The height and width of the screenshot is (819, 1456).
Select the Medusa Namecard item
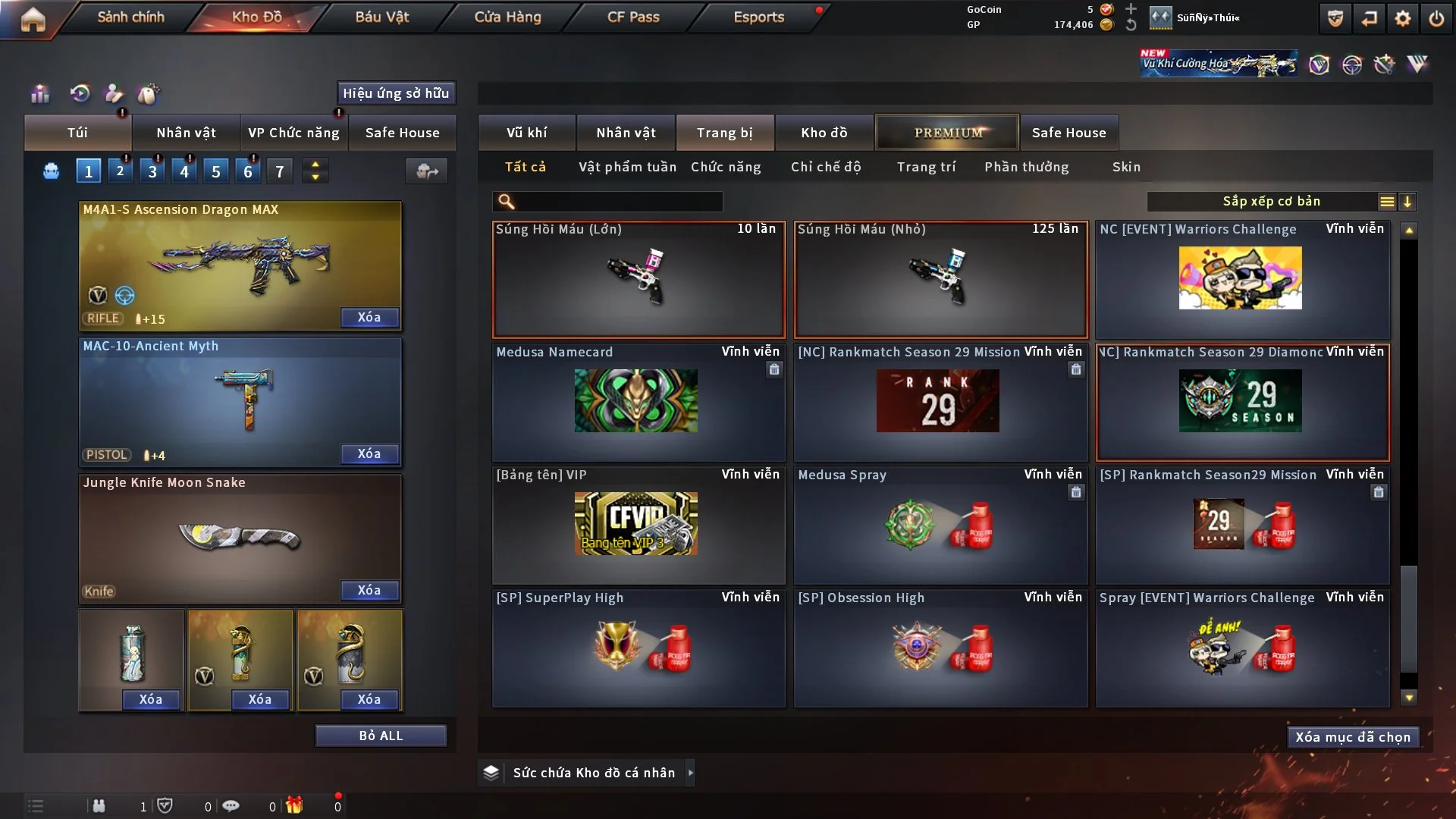tap(638, 402)
